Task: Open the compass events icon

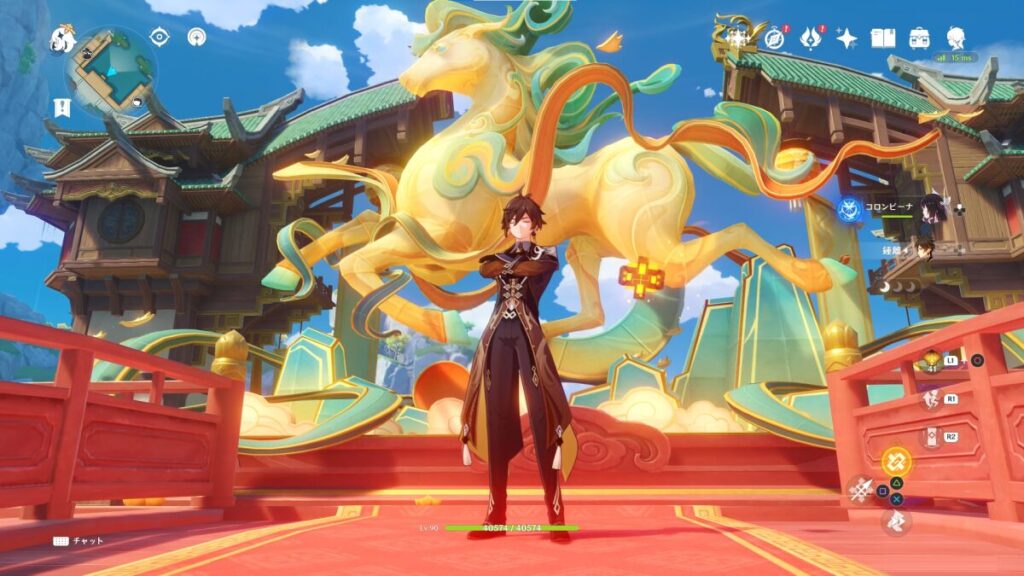Action: 774,38
